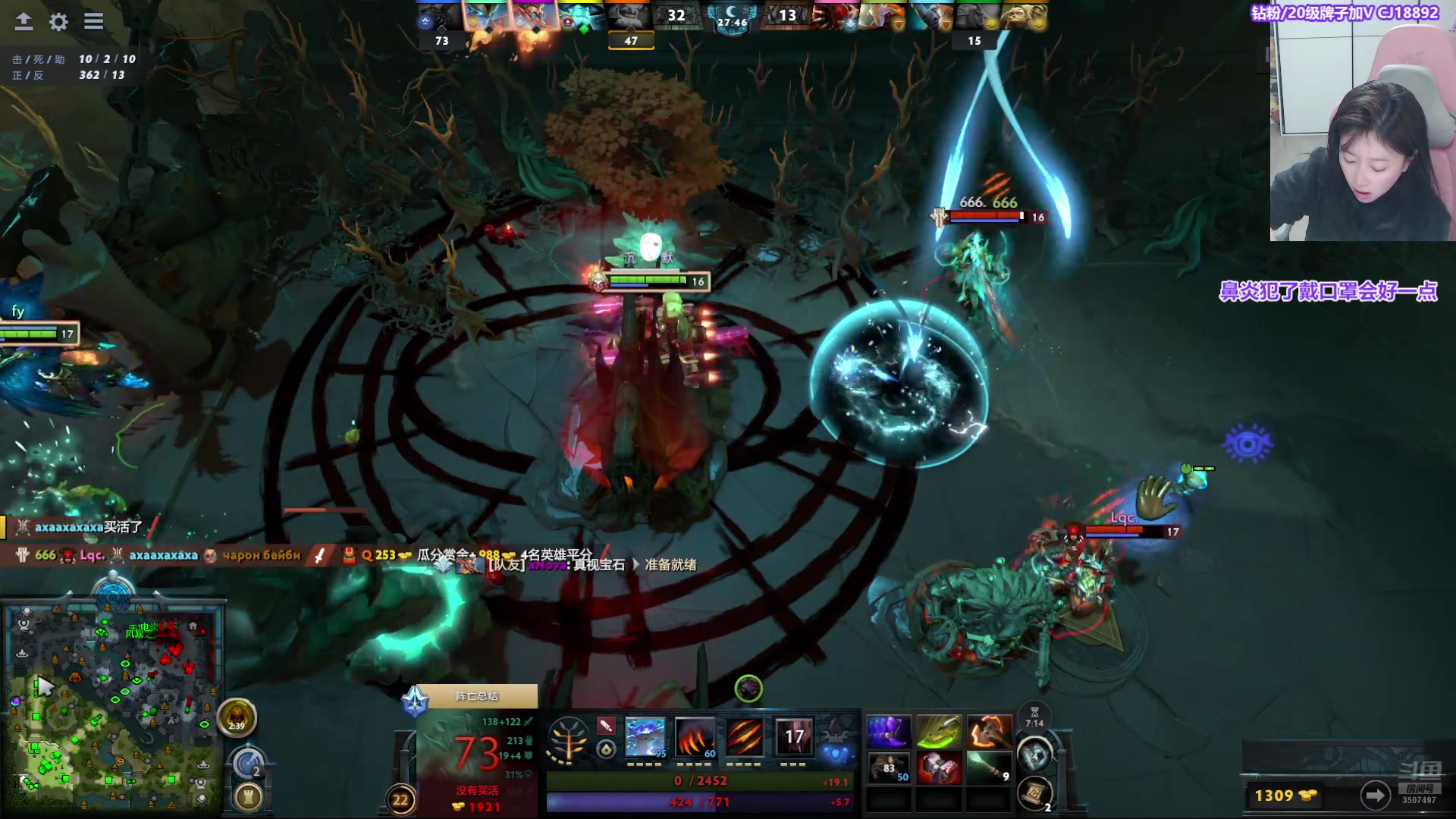Click the arrow button beside room number
Viewport: 1456px width, 819px height.
(x=1375, y=795)
